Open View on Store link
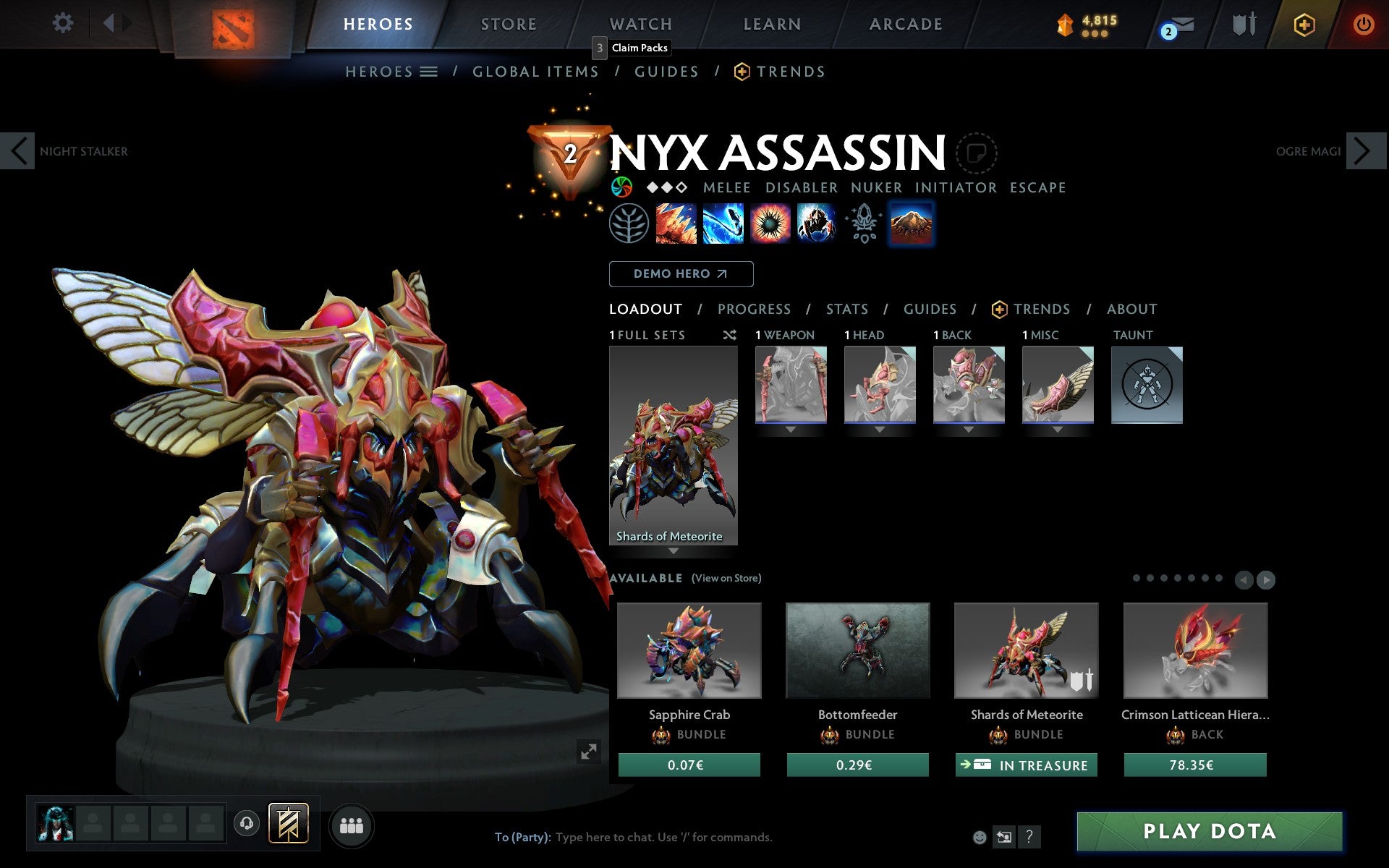1389x868 pixels. pos(726,578)
